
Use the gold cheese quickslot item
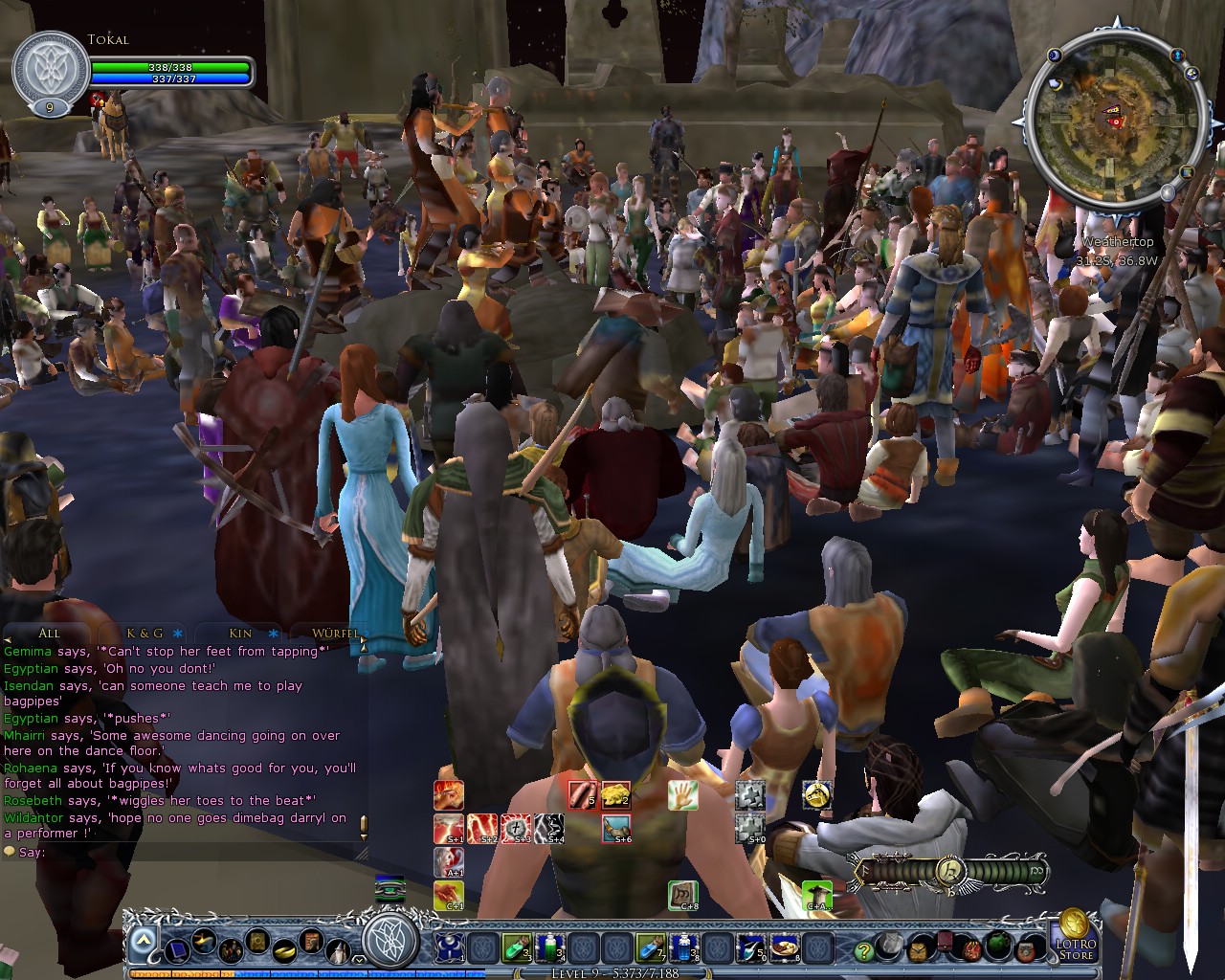[615, 795]
